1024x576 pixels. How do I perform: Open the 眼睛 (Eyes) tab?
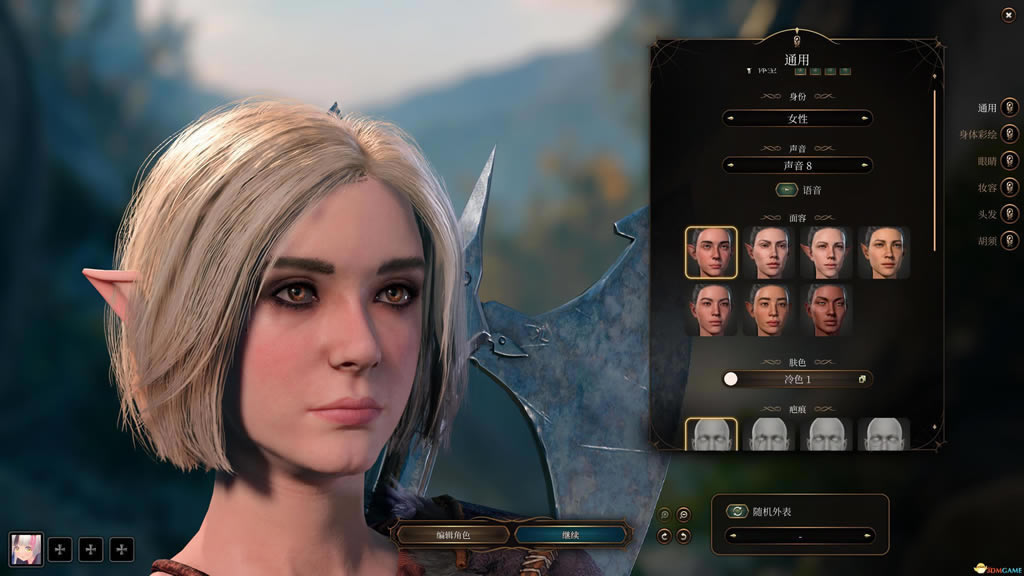(x=1010, y=161)
